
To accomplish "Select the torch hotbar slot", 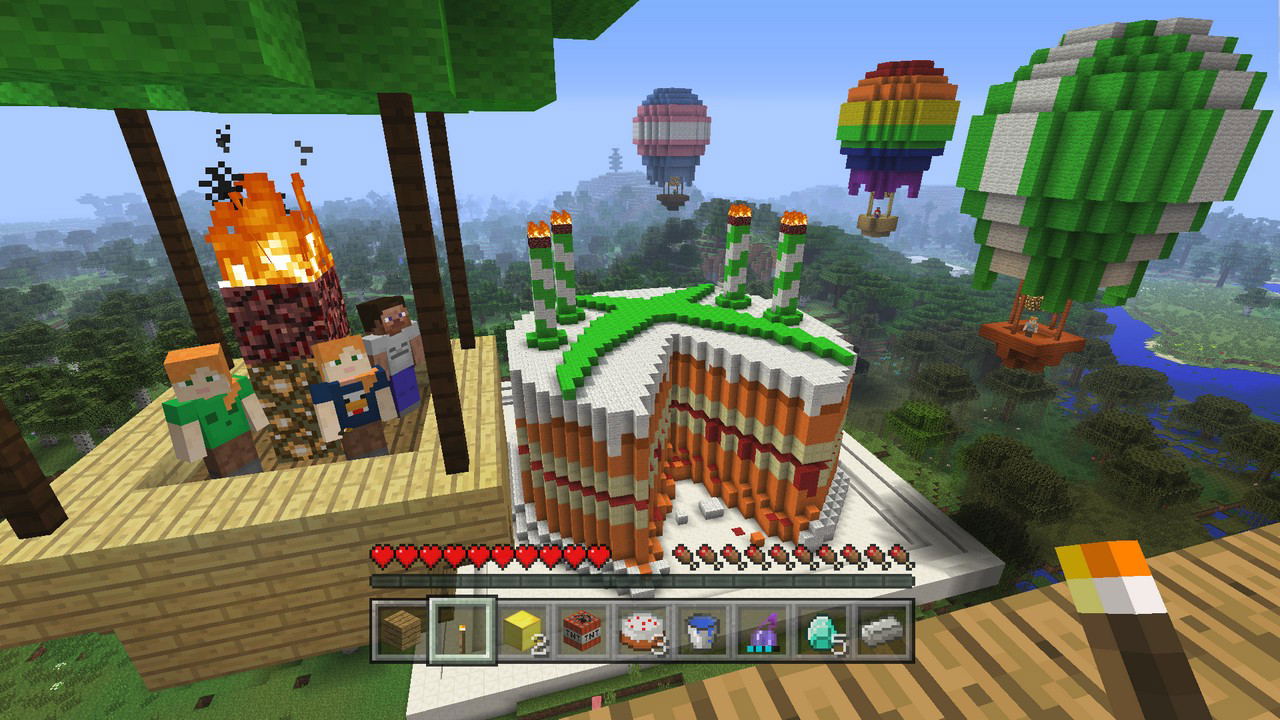I will coord(462,632).
